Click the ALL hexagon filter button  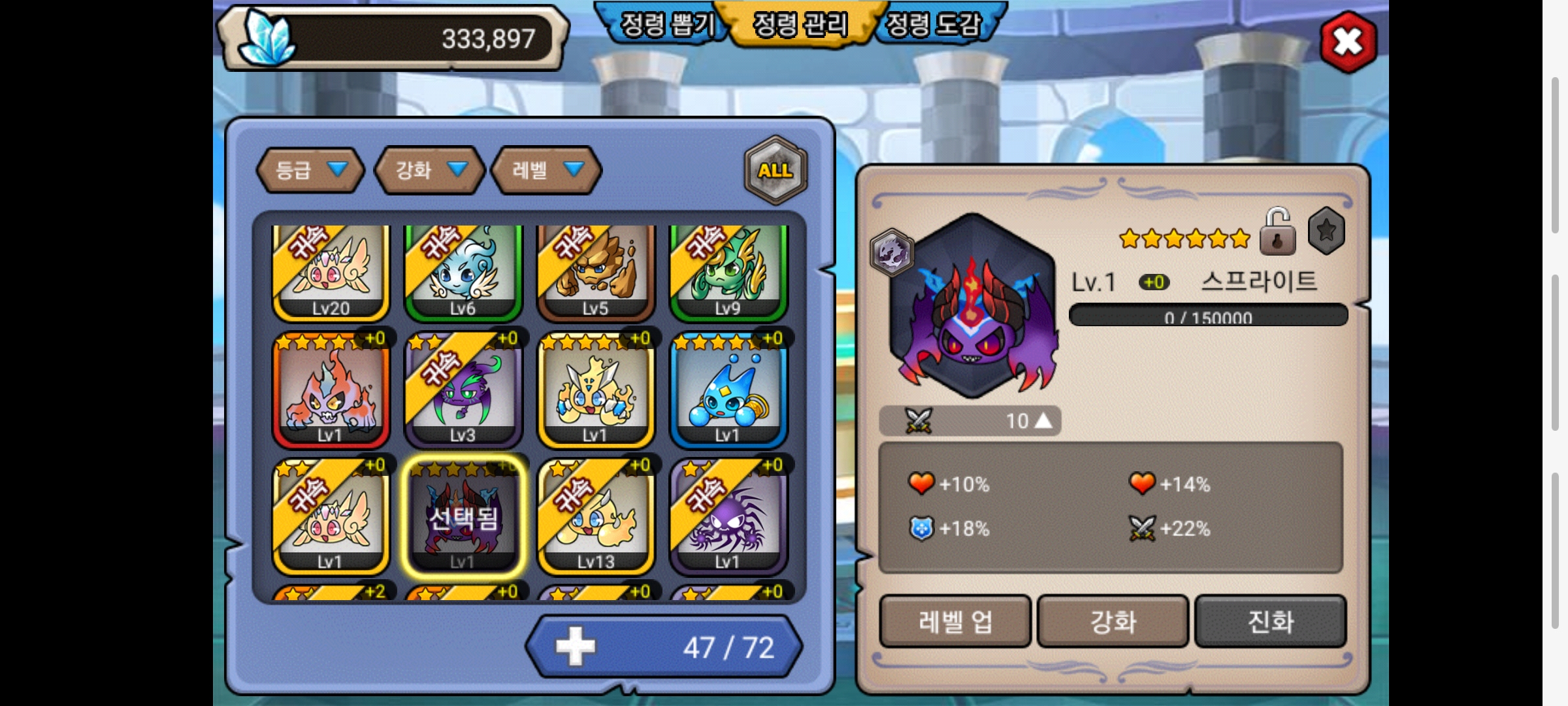pyautogui.click(x=776, y=171)
